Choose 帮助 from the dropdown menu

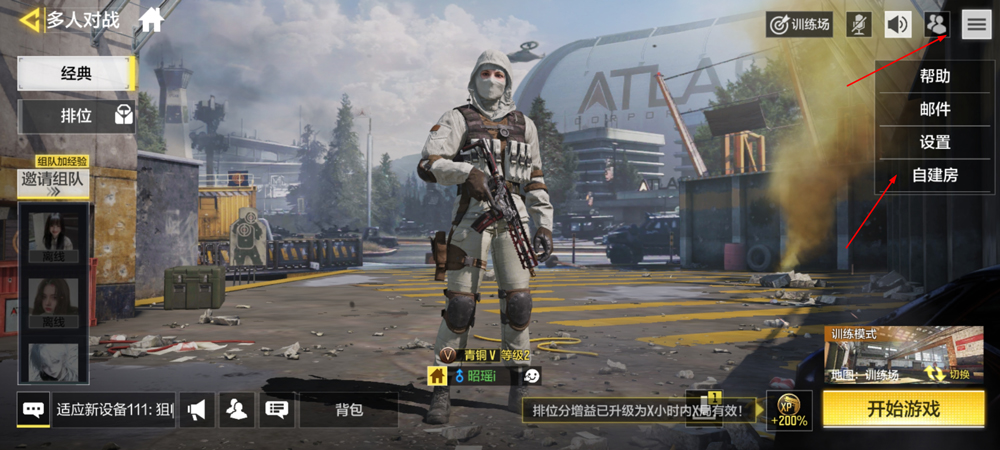coord(934,76)
